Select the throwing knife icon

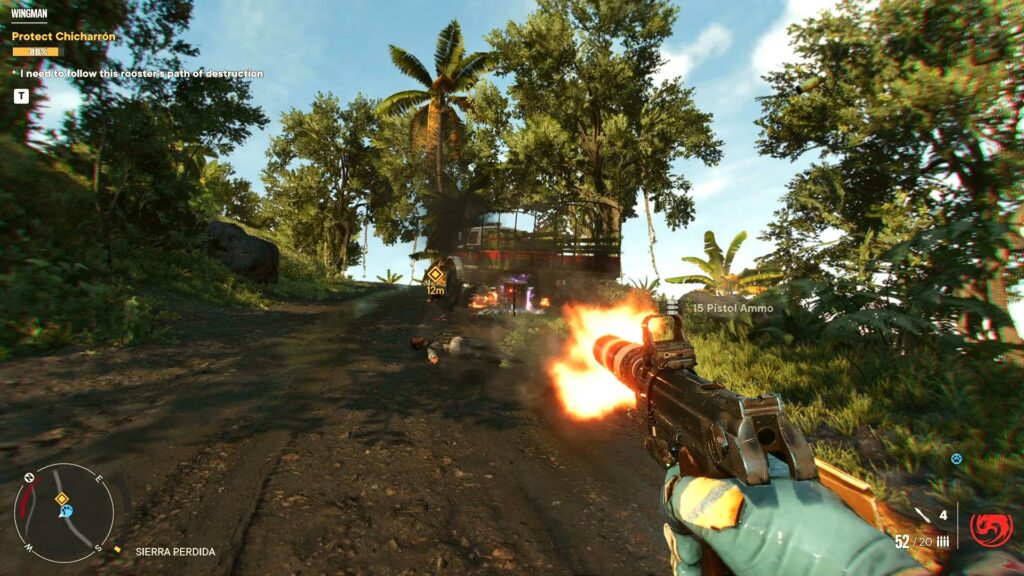coord(921,515)
